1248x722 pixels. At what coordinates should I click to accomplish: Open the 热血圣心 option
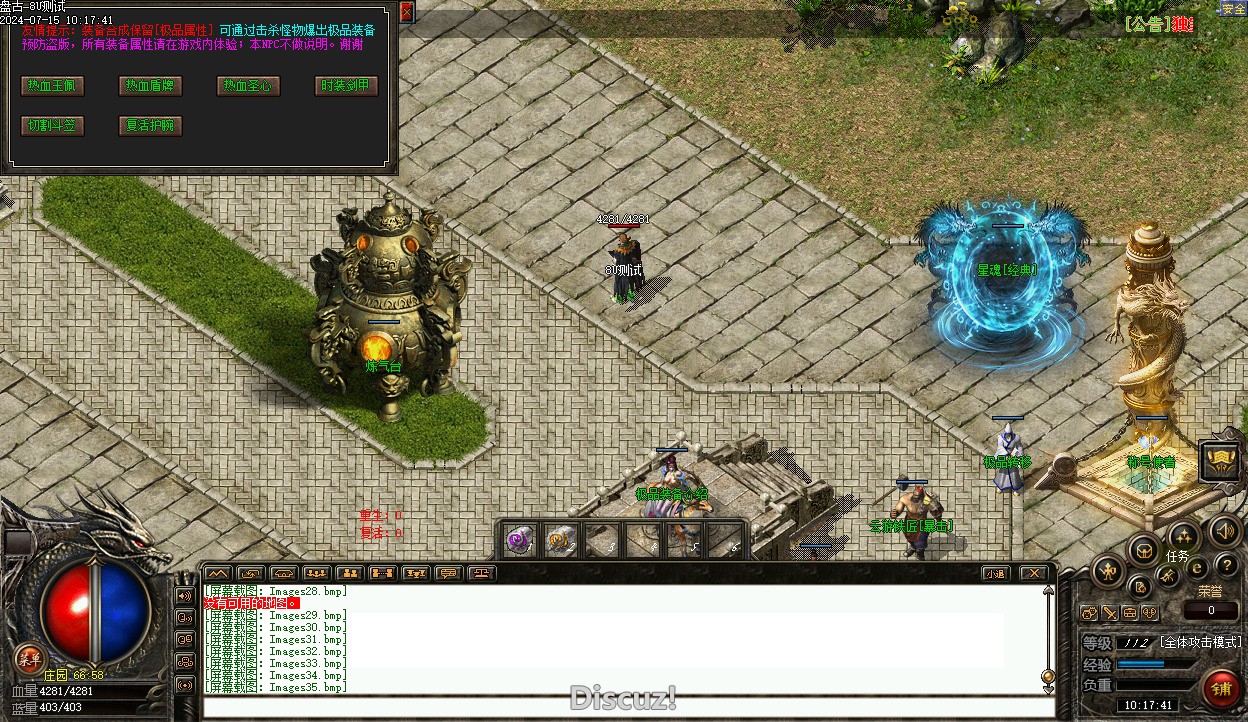(248, 86)
